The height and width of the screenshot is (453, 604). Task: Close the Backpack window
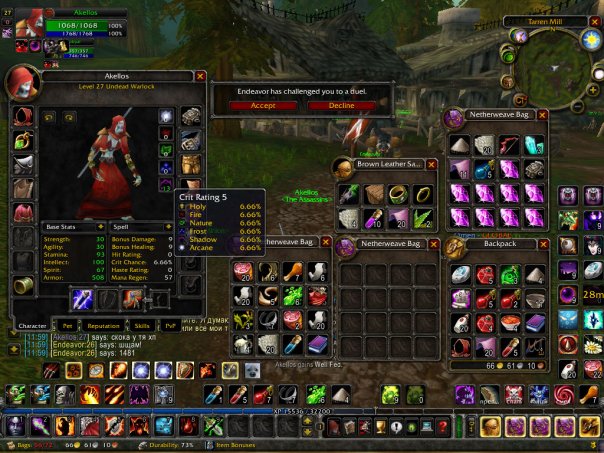pos(543,243)
